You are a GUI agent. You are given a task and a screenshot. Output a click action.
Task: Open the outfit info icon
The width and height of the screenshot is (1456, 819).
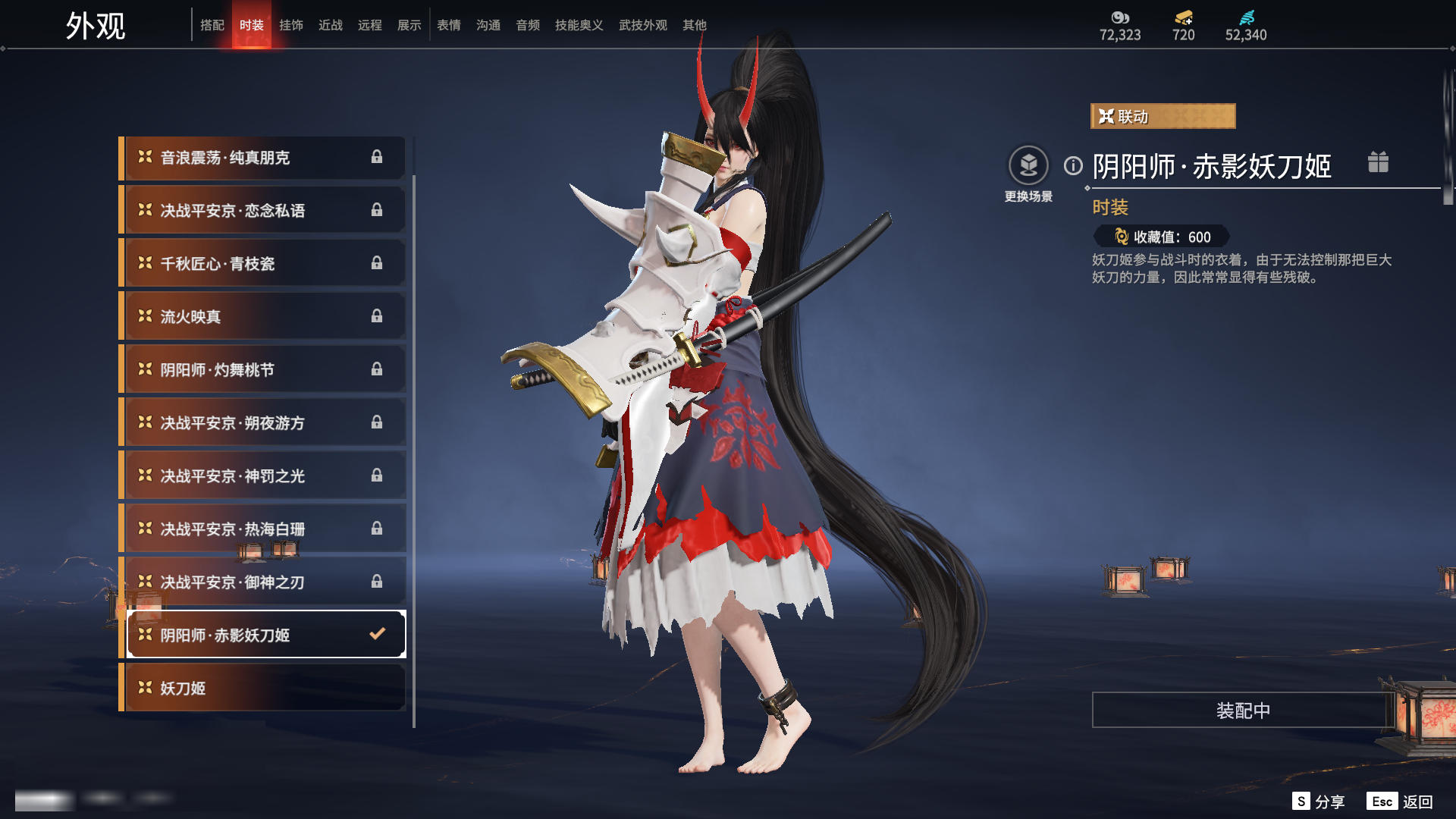click(1073, 165)
